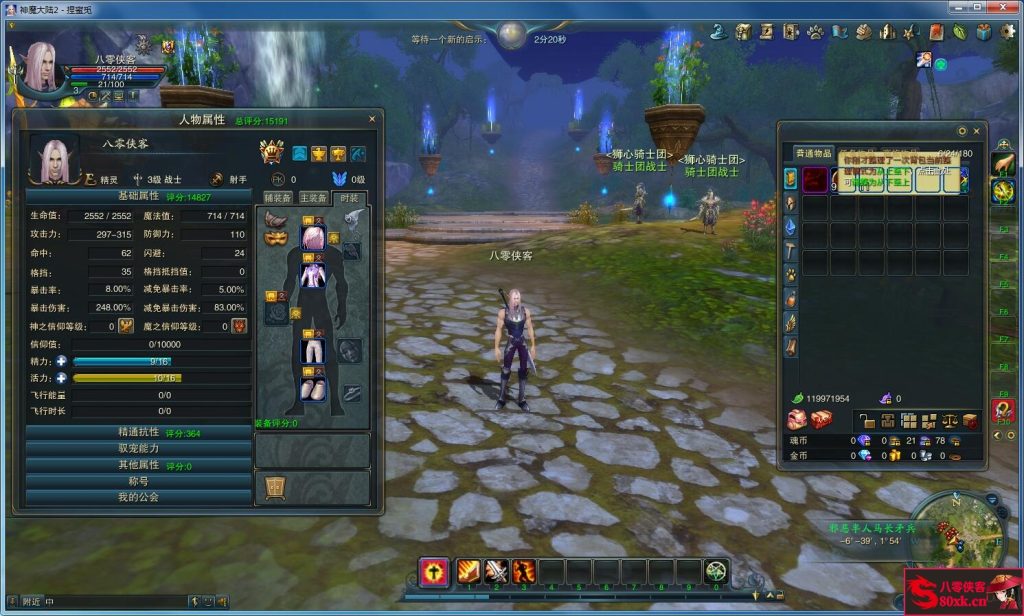Select the 时装 costume tab
Screen dimensions: 1024x616
pos(349,198)
